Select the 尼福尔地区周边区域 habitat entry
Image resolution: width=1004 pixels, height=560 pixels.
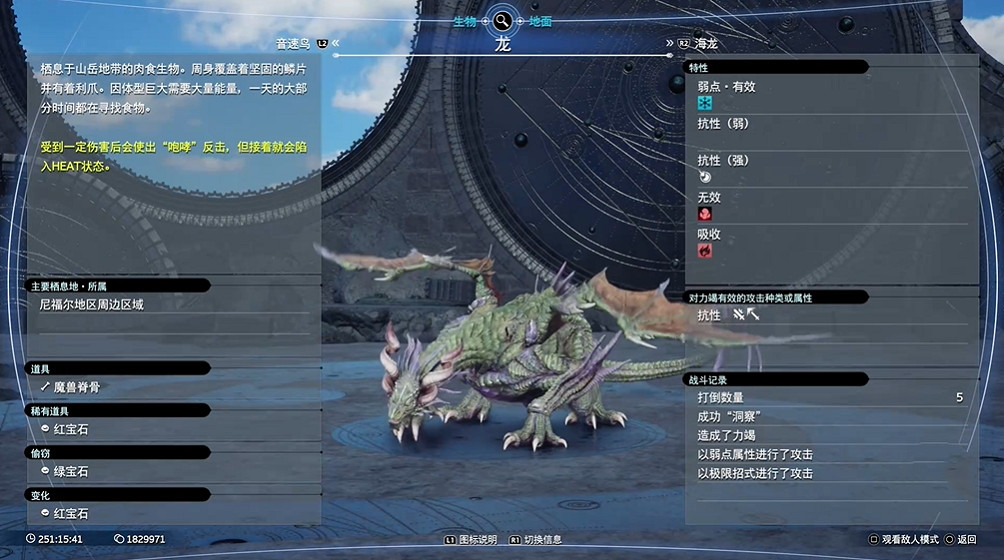92,304
